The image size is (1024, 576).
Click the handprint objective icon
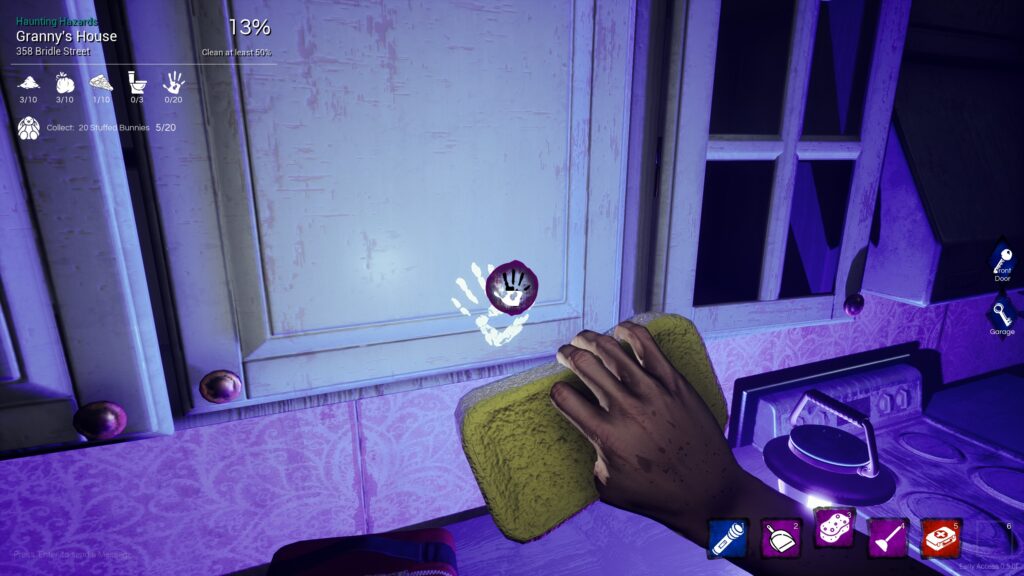pyautogui.click(x=174, y=82)
